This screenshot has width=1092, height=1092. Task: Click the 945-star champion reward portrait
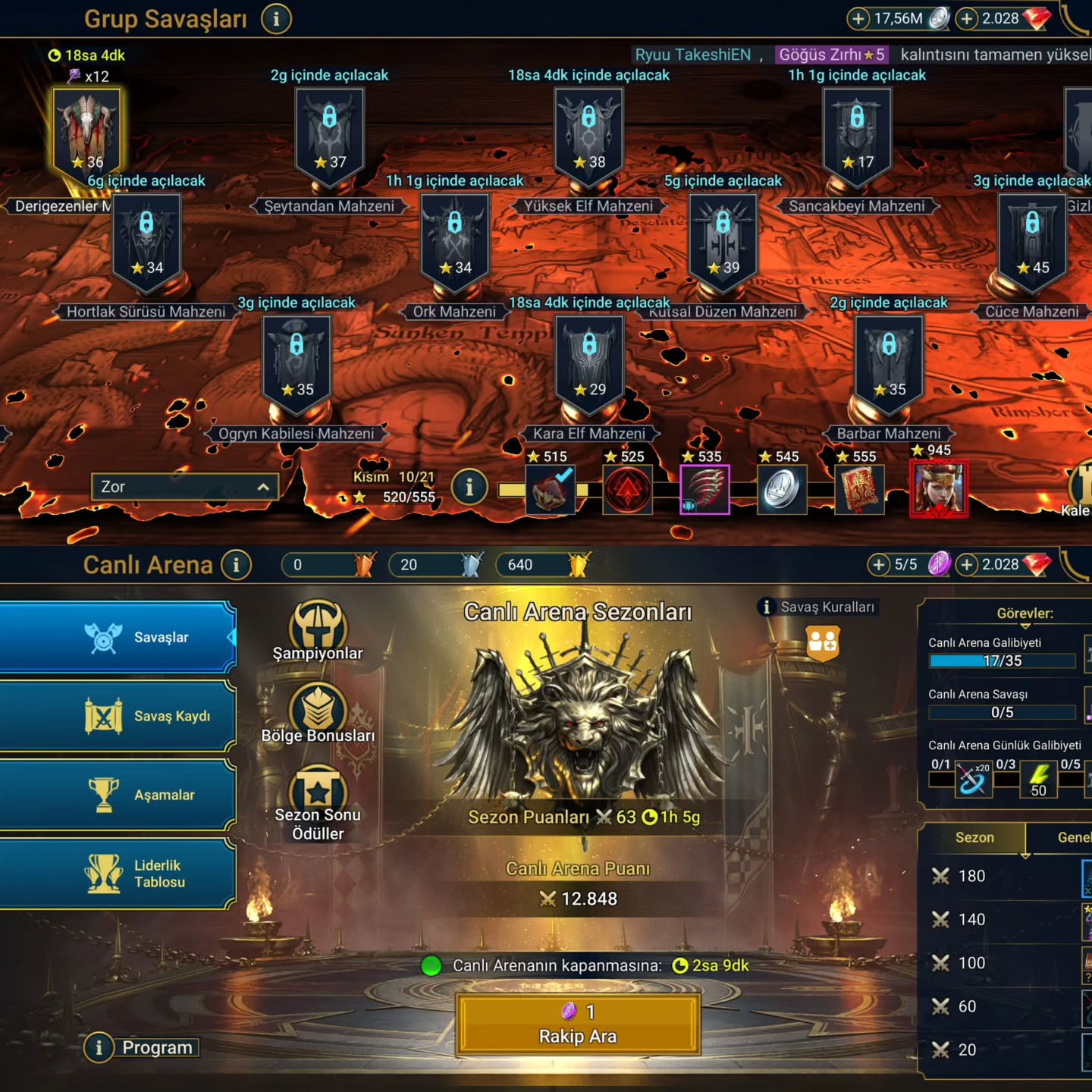(939, 489)
